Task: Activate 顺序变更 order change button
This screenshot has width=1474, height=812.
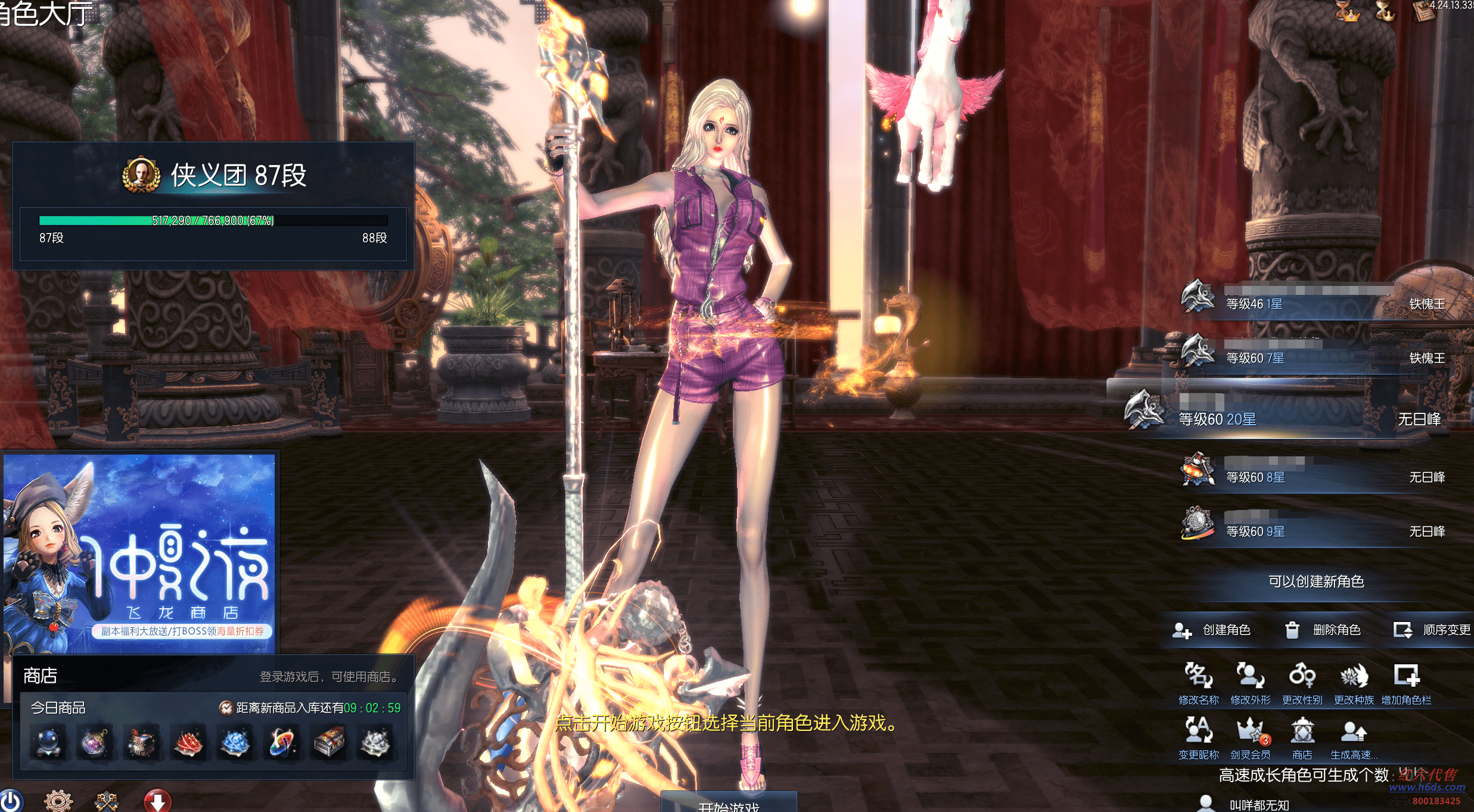Action: [x=1432, y=630]
